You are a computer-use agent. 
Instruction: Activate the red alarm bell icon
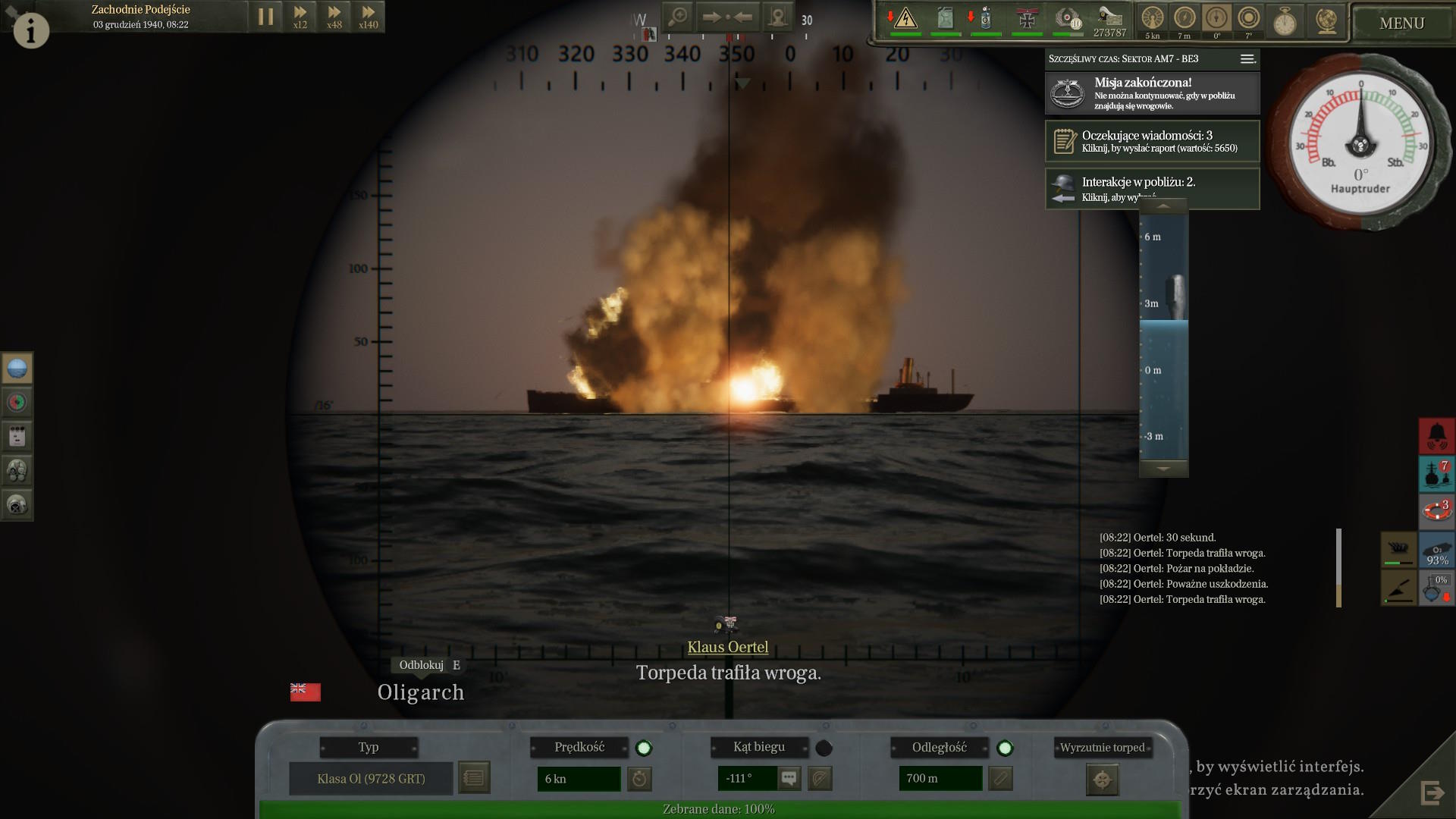click(1436, 436)
